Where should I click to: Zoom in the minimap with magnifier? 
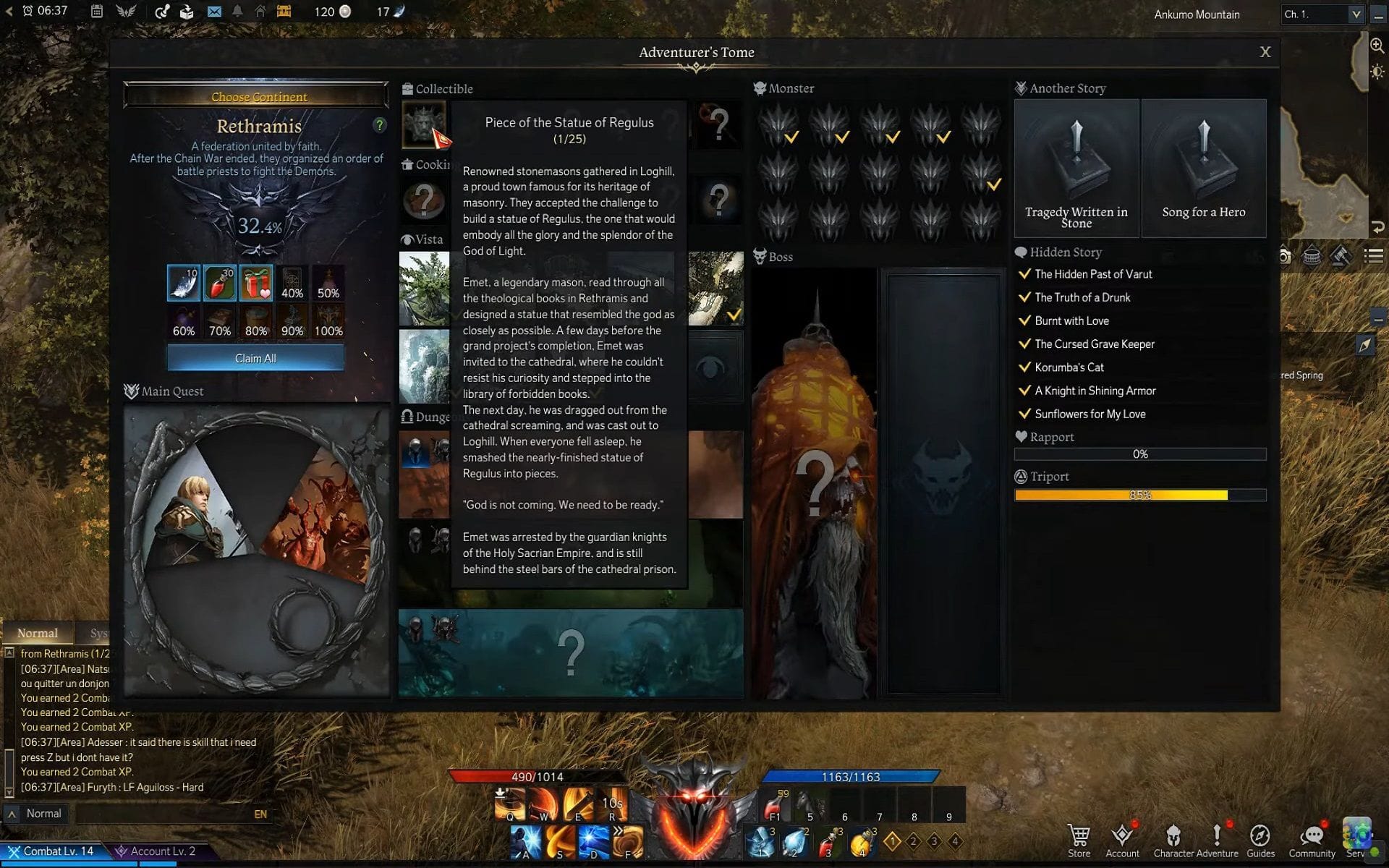click(1377, 46)
